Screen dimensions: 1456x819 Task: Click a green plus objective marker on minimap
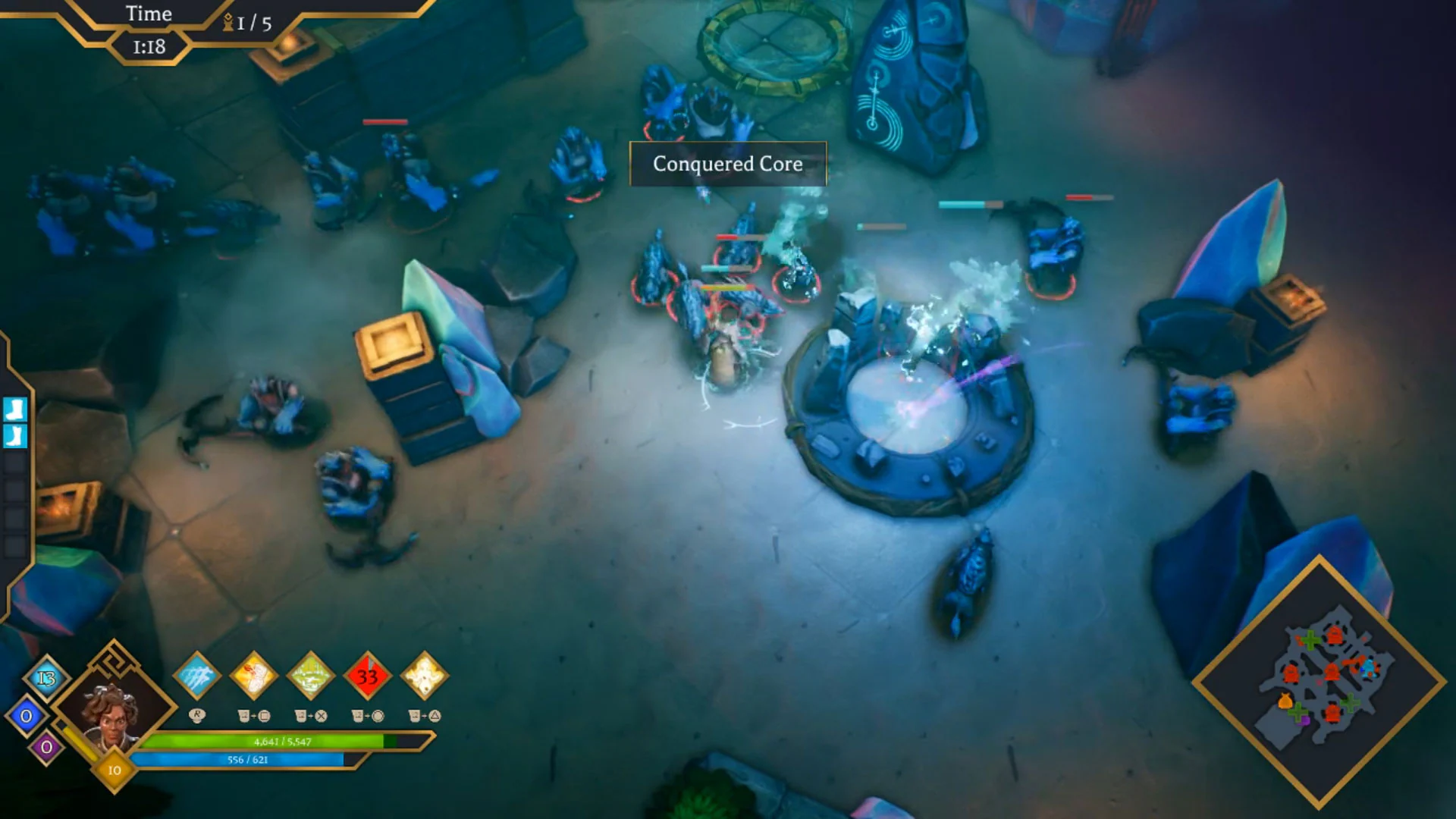click(x=1310, y=641)
